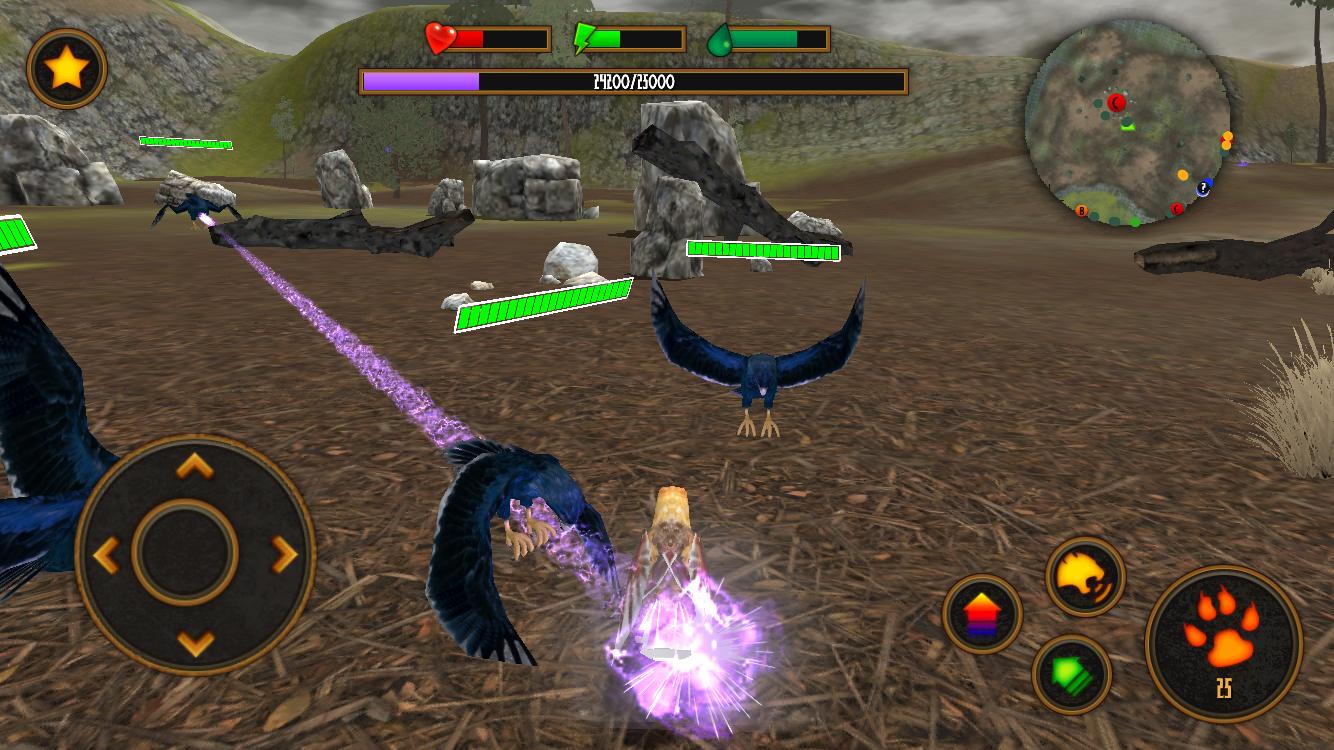Tap the joystick up arrow
The width and height of the screenshot is (1334, 750).
click(195, 466)
